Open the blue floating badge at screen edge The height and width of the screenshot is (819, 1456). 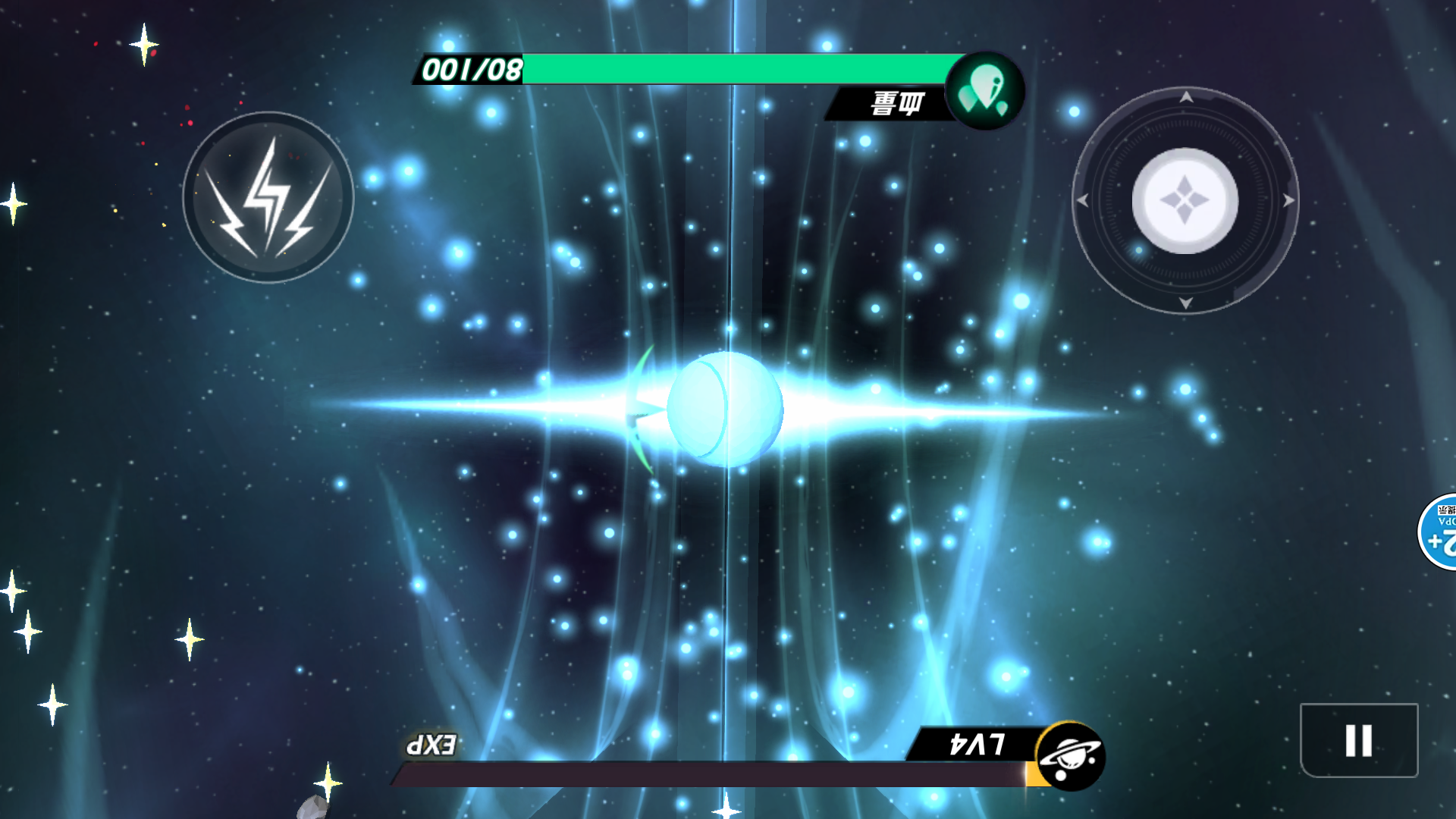(x=1439, y=532)
